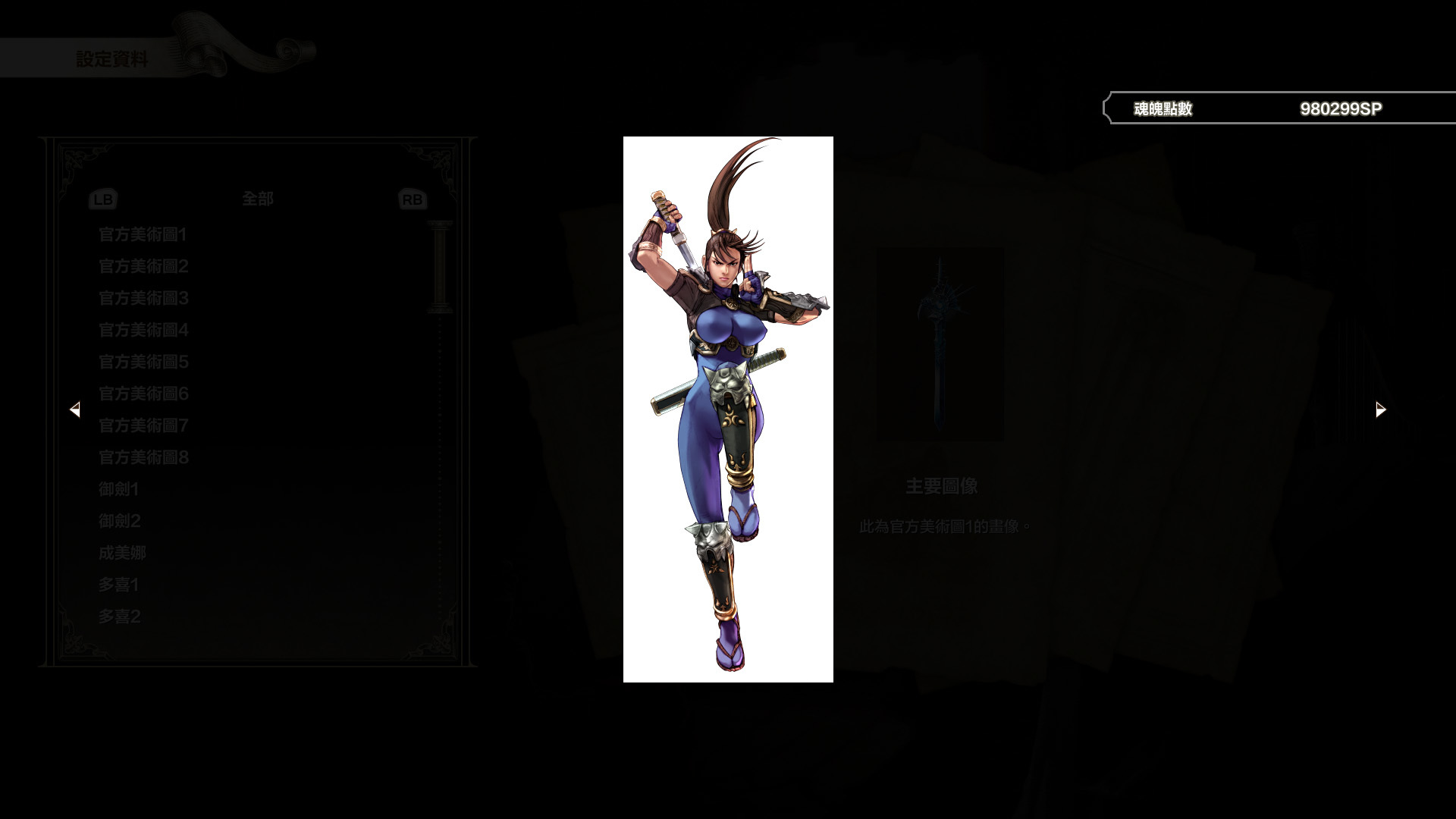Choose 成美娜 from the list
Image resolution: width=1456 pixels, height=819 pixels.
point(123,554)
